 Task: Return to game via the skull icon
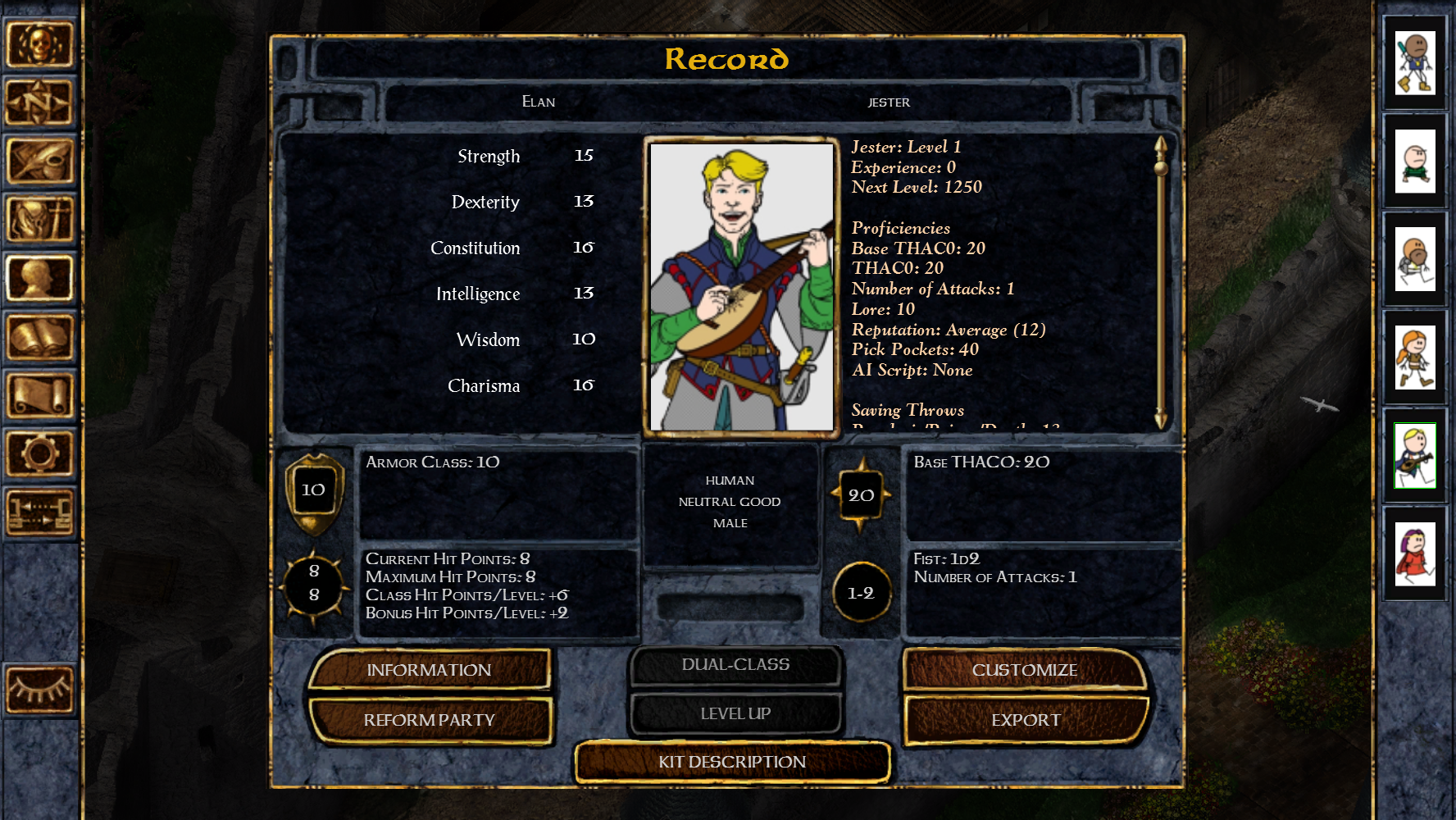pyautogui.click(x=39, y=44)
